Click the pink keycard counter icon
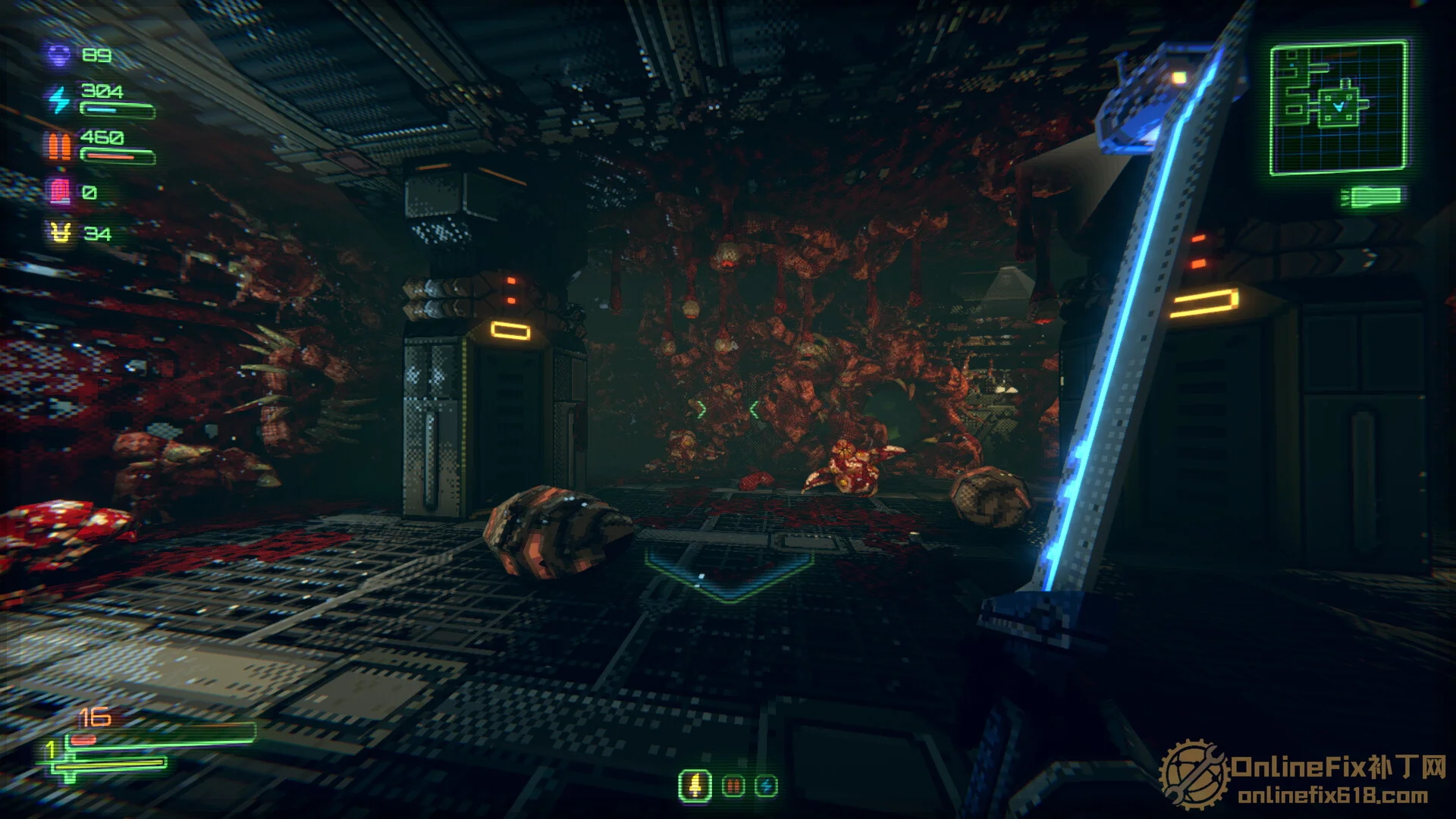 tap(59, 191)
